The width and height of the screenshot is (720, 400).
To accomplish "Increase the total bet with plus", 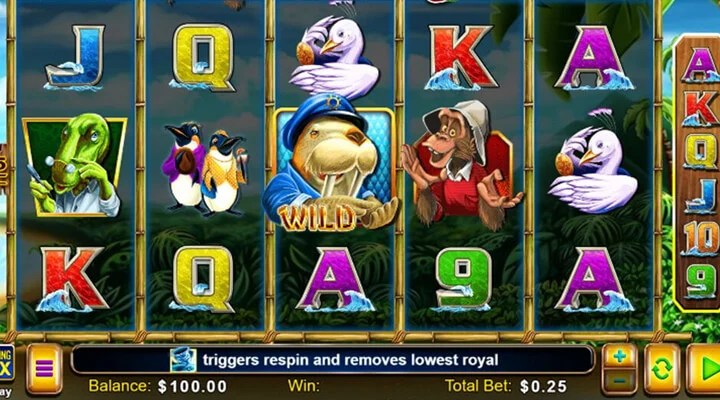I will pyautogui.click(x=619, y=357).
